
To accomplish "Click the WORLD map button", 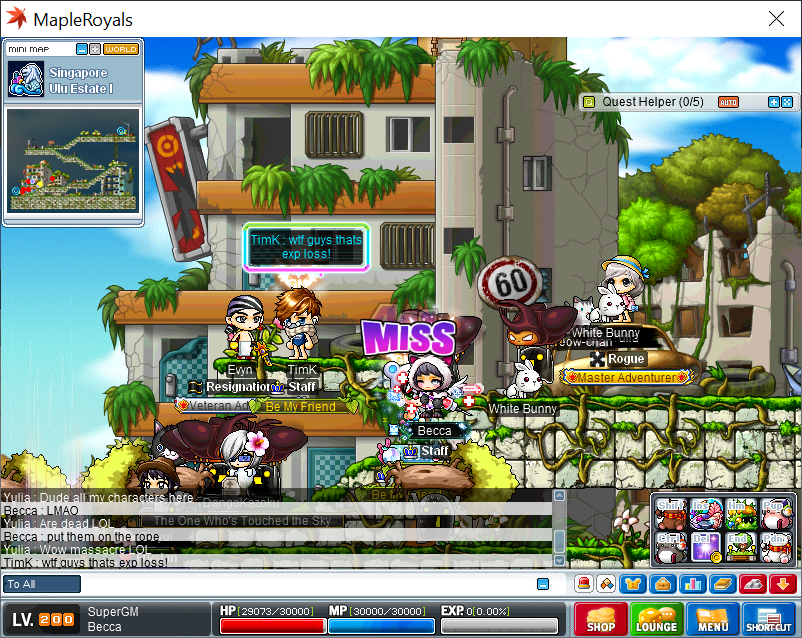I will point(121,48).
